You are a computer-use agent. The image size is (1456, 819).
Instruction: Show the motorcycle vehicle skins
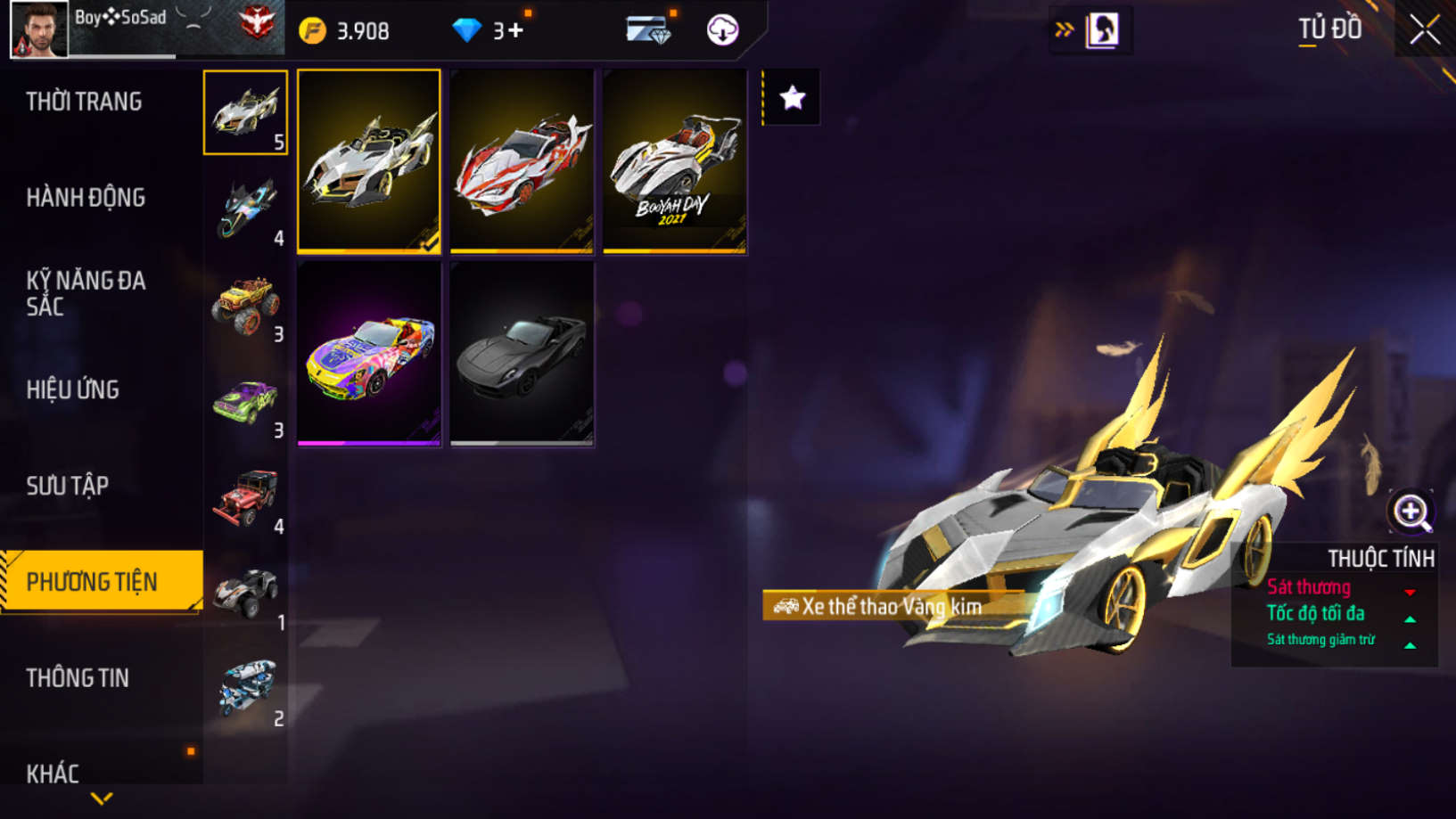(x=246, y=209)
